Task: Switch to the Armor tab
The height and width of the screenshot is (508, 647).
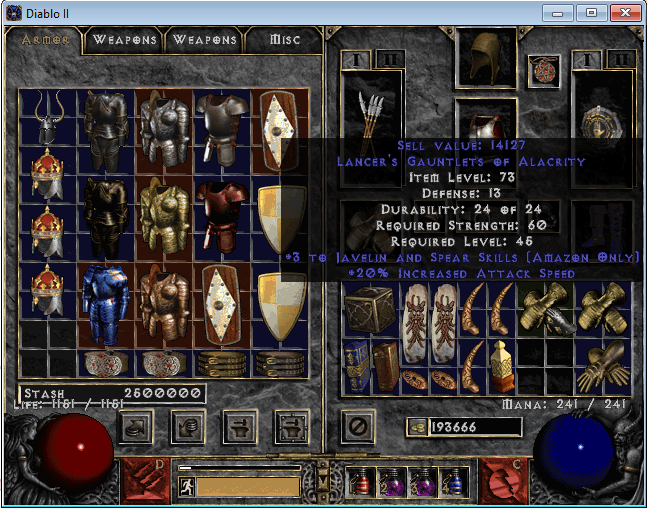Action: (x=46, y=40)
